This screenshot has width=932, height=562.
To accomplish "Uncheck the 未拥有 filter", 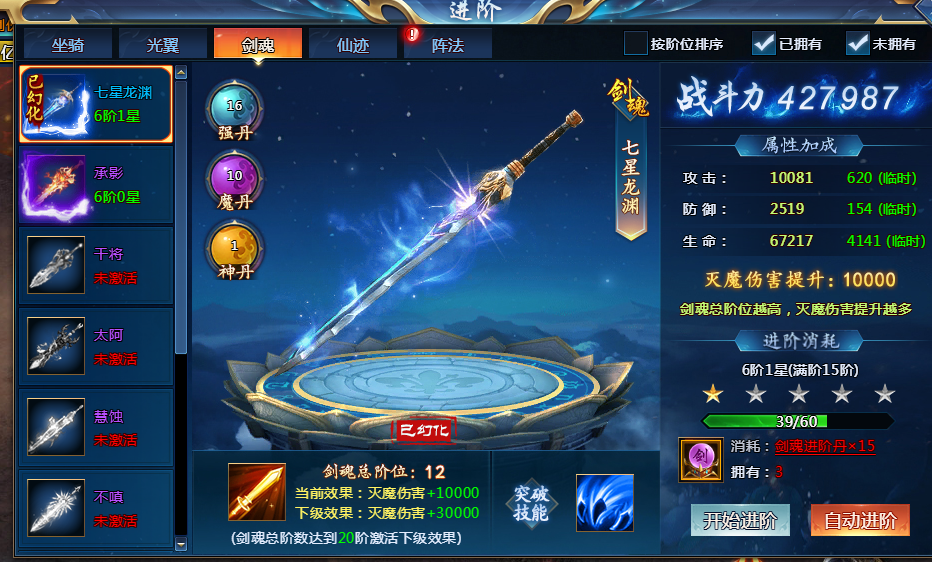I will coord(857,44).
